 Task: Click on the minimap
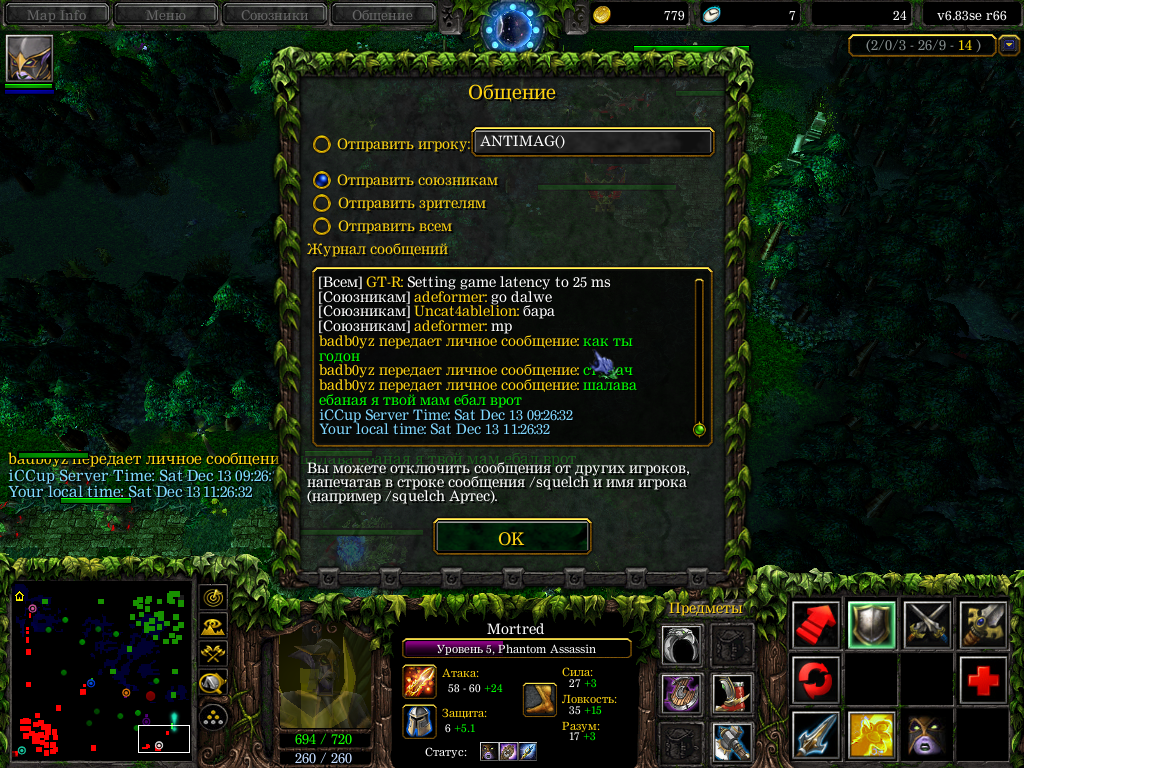coord(101,670)
